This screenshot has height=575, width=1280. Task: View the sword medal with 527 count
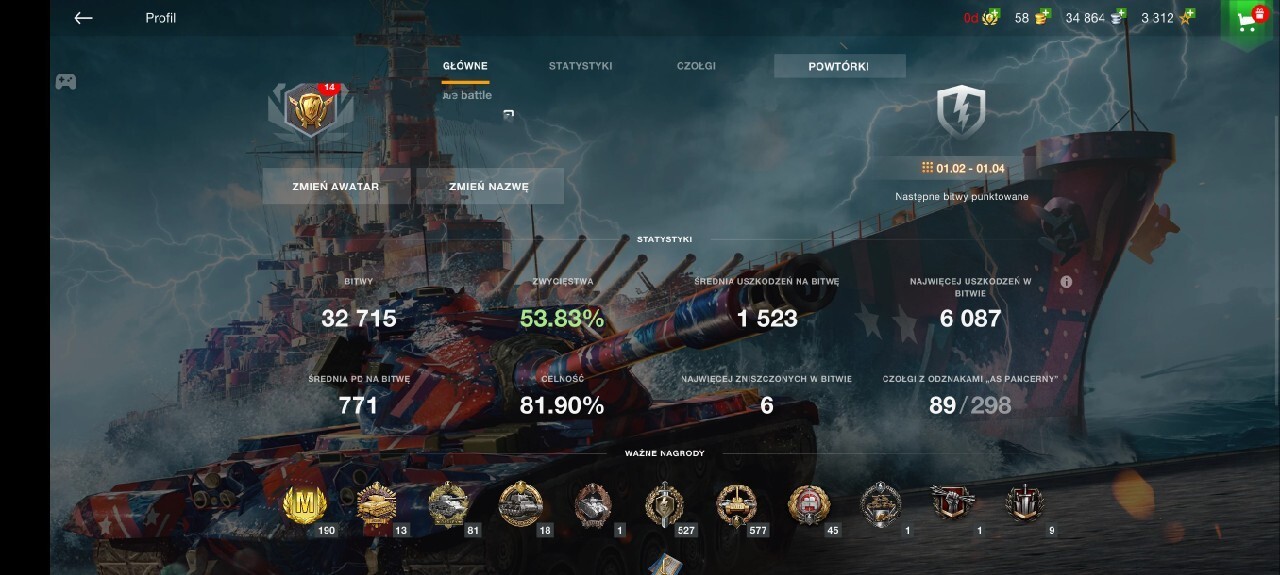click(x=663, y=505)
